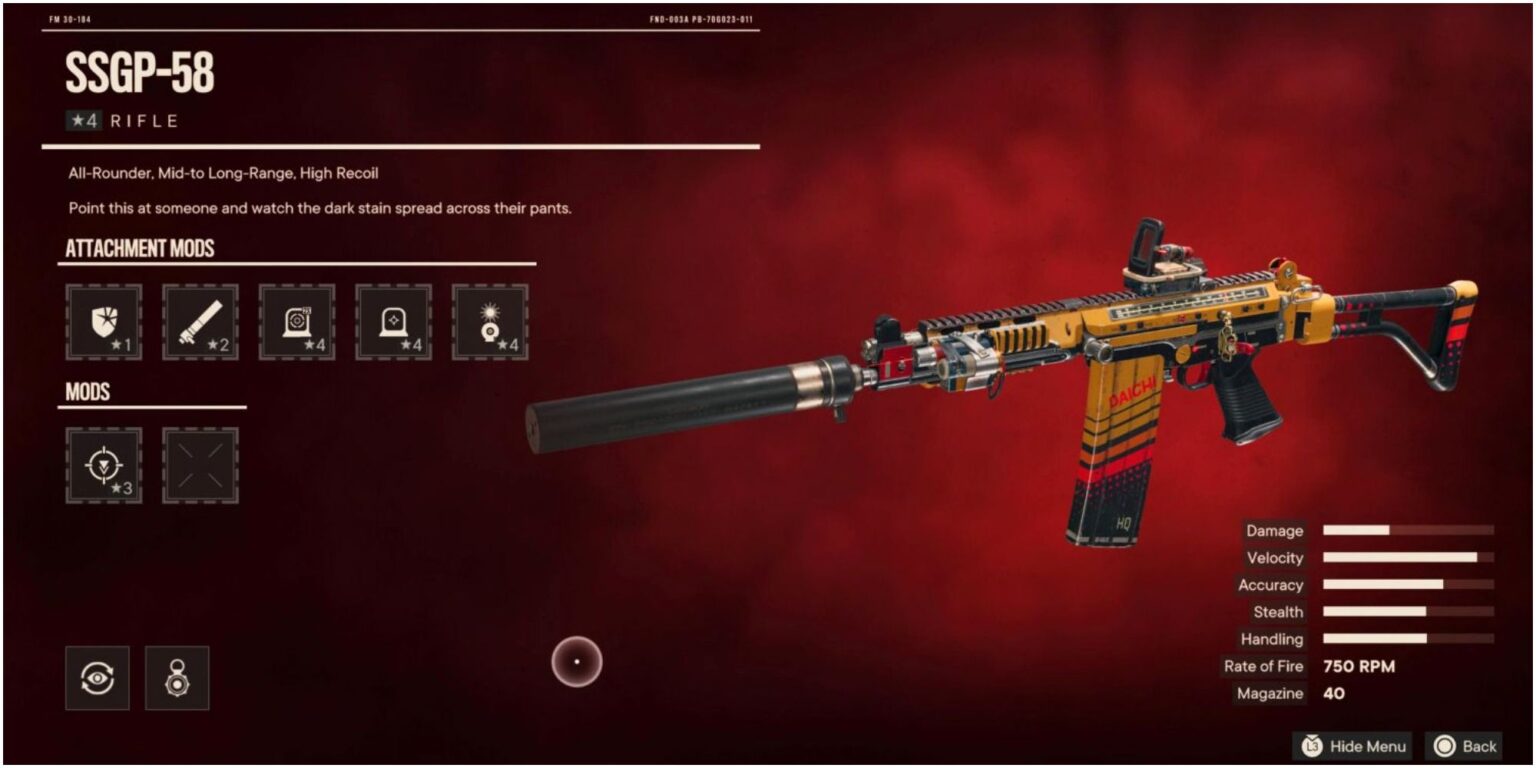Toggle the weapon preview rotation eye icon
Viewport: 1536px width, 768px height.
[x=97, y=677]
